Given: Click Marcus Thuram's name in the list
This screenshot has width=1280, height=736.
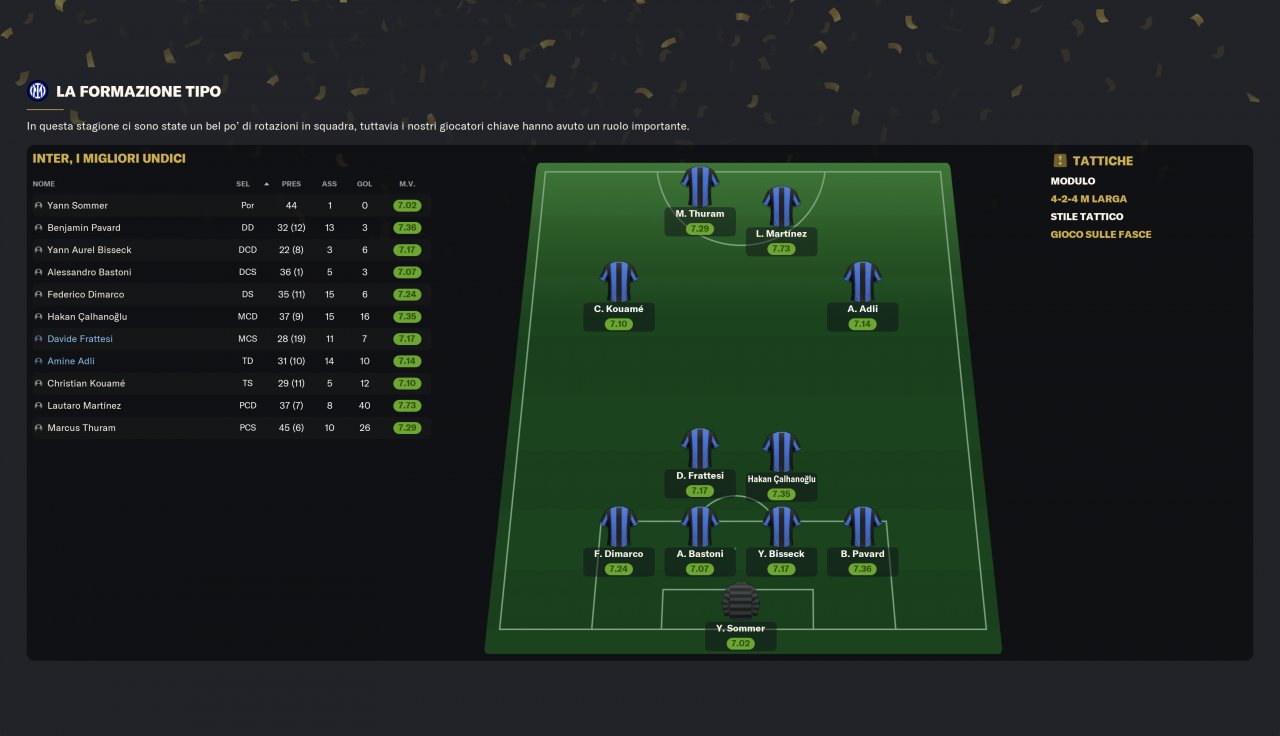Looking at the screenshot, I should click(x=81, y=428).
